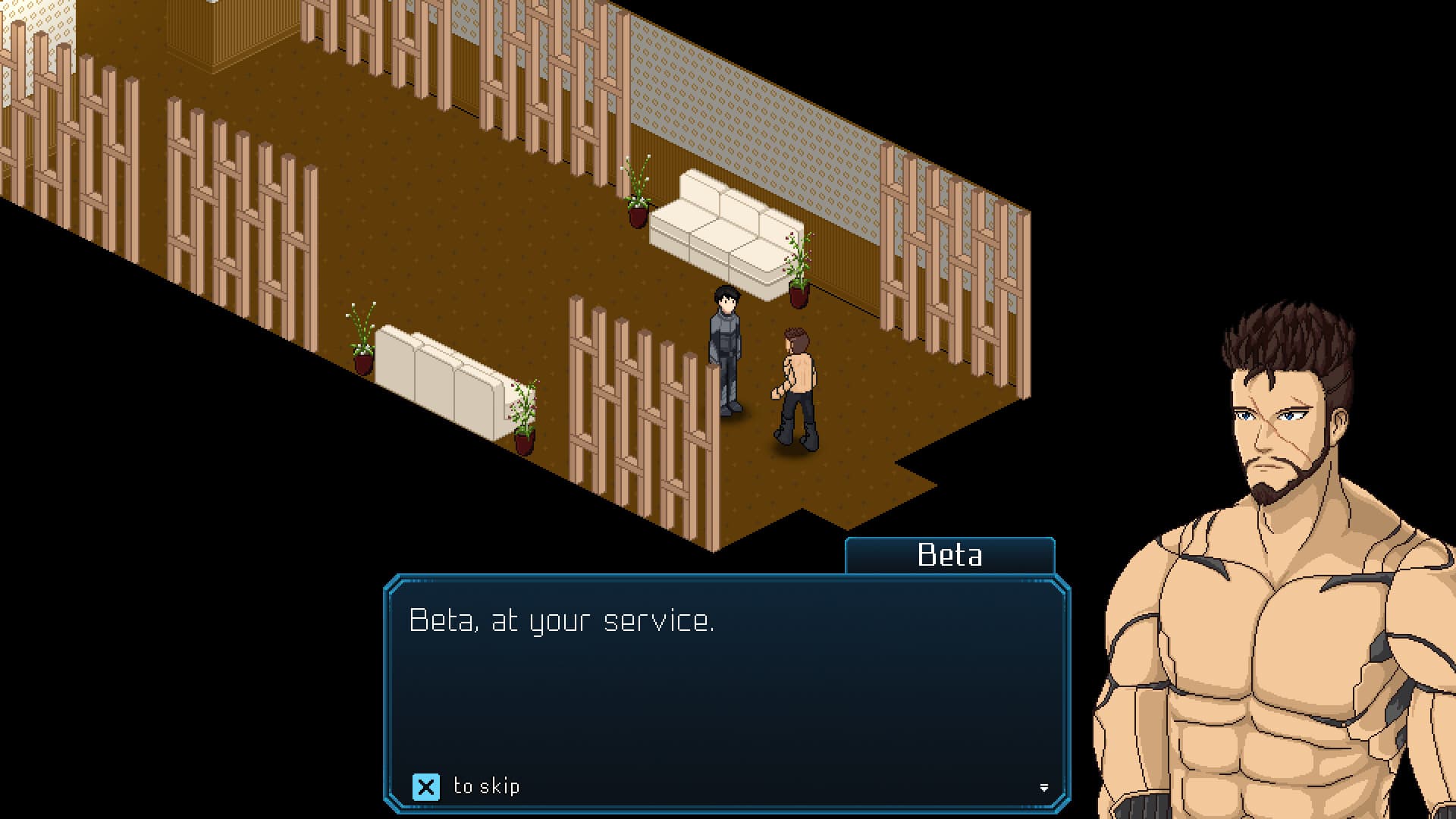Select the Beta nameplate banner
This screenshot has width=1456, height=819.
click(950, 556)
